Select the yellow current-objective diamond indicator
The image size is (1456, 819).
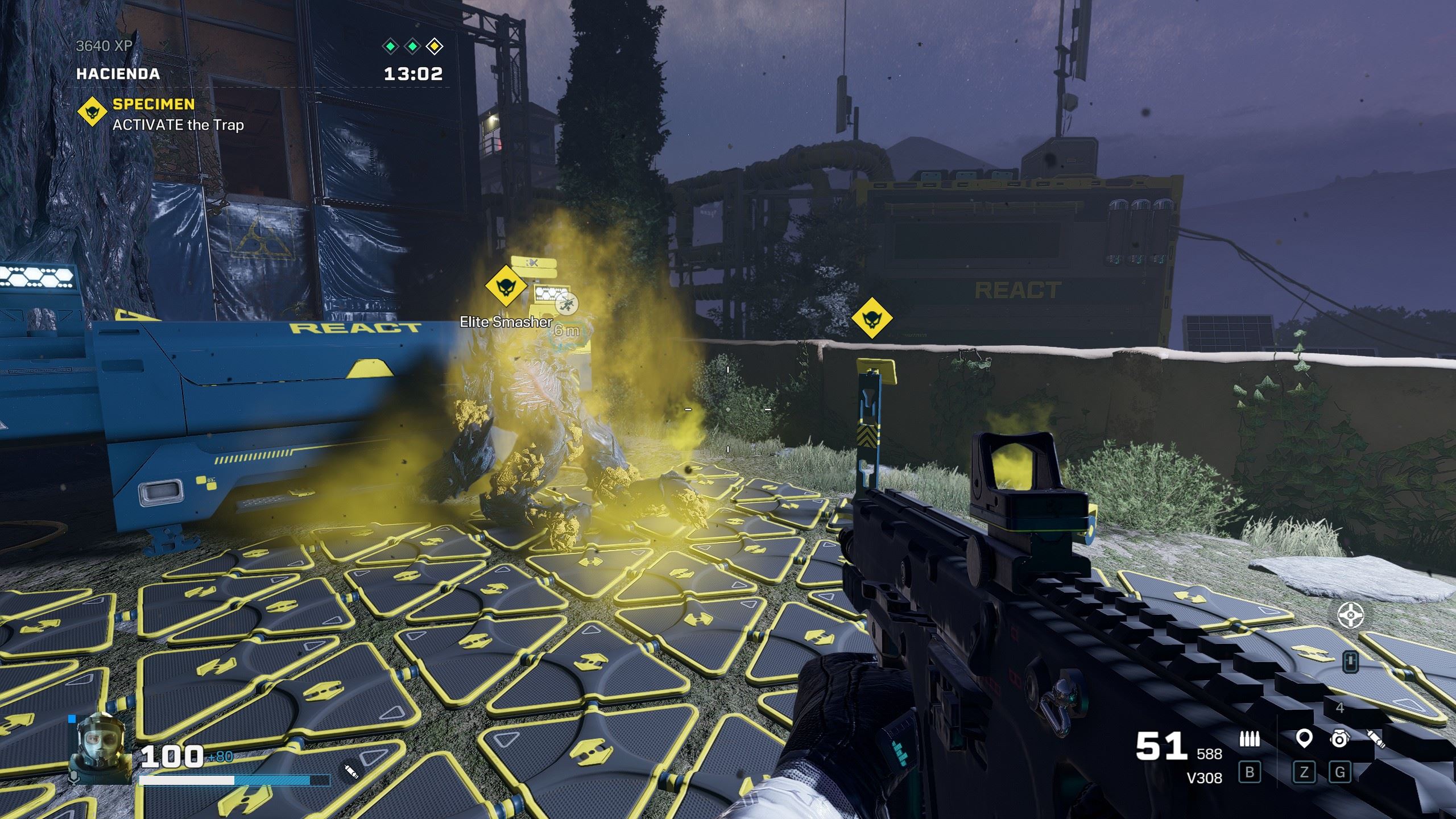click(435, 47)
